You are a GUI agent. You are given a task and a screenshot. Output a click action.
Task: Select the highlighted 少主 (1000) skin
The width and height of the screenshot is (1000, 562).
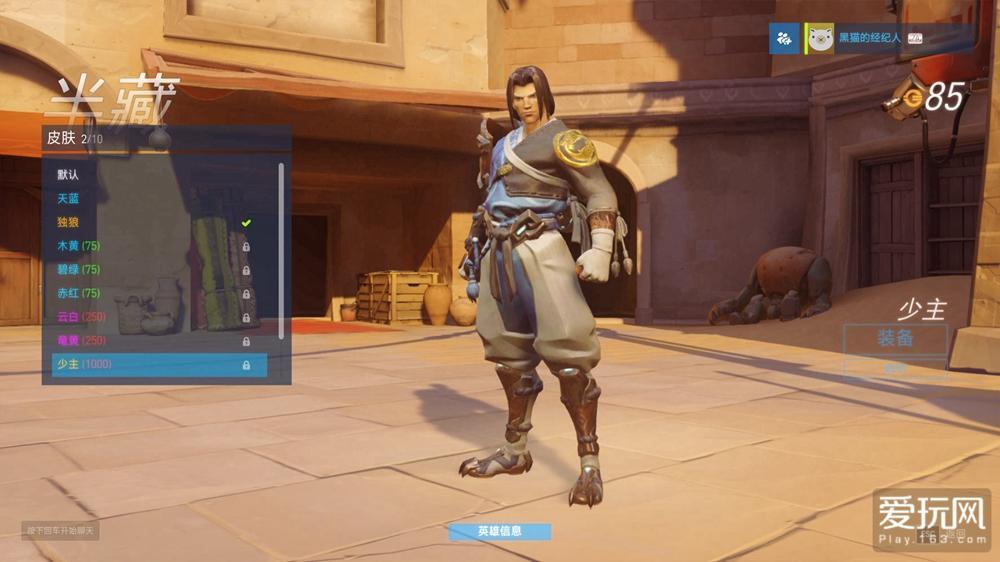160,365
